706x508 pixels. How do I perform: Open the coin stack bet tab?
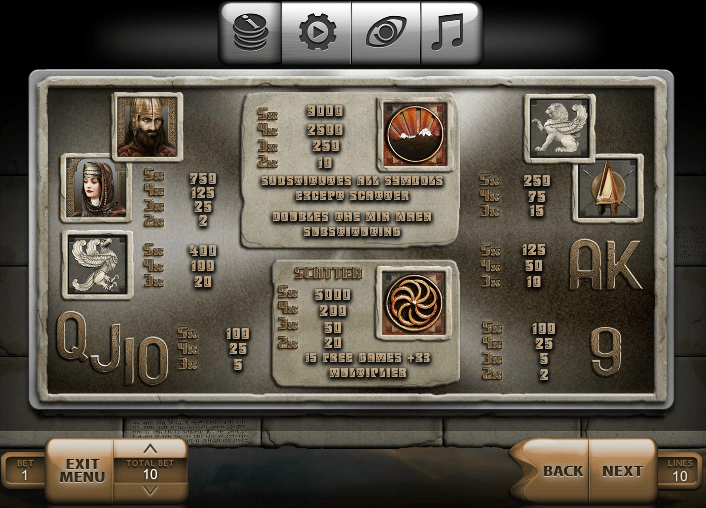(x=250, y=32)
